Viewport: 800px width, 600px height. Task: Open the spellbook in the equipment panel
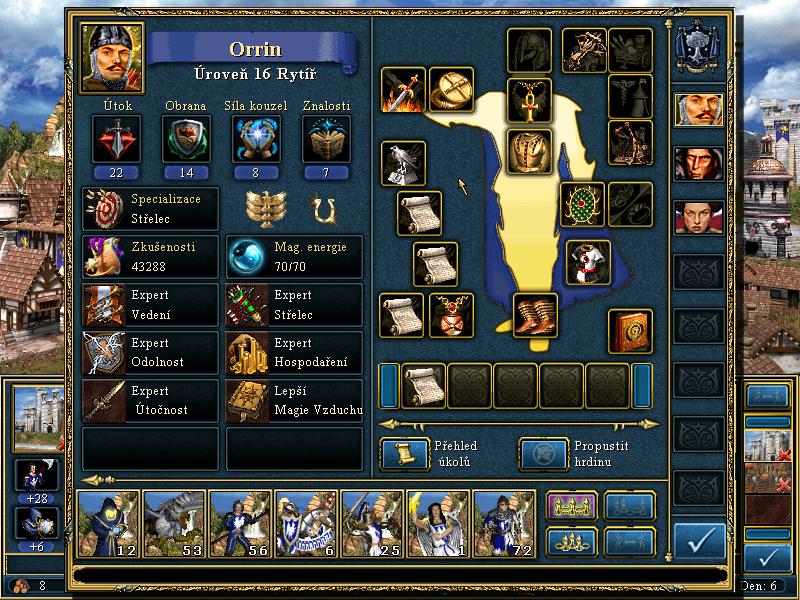(630, 331)
